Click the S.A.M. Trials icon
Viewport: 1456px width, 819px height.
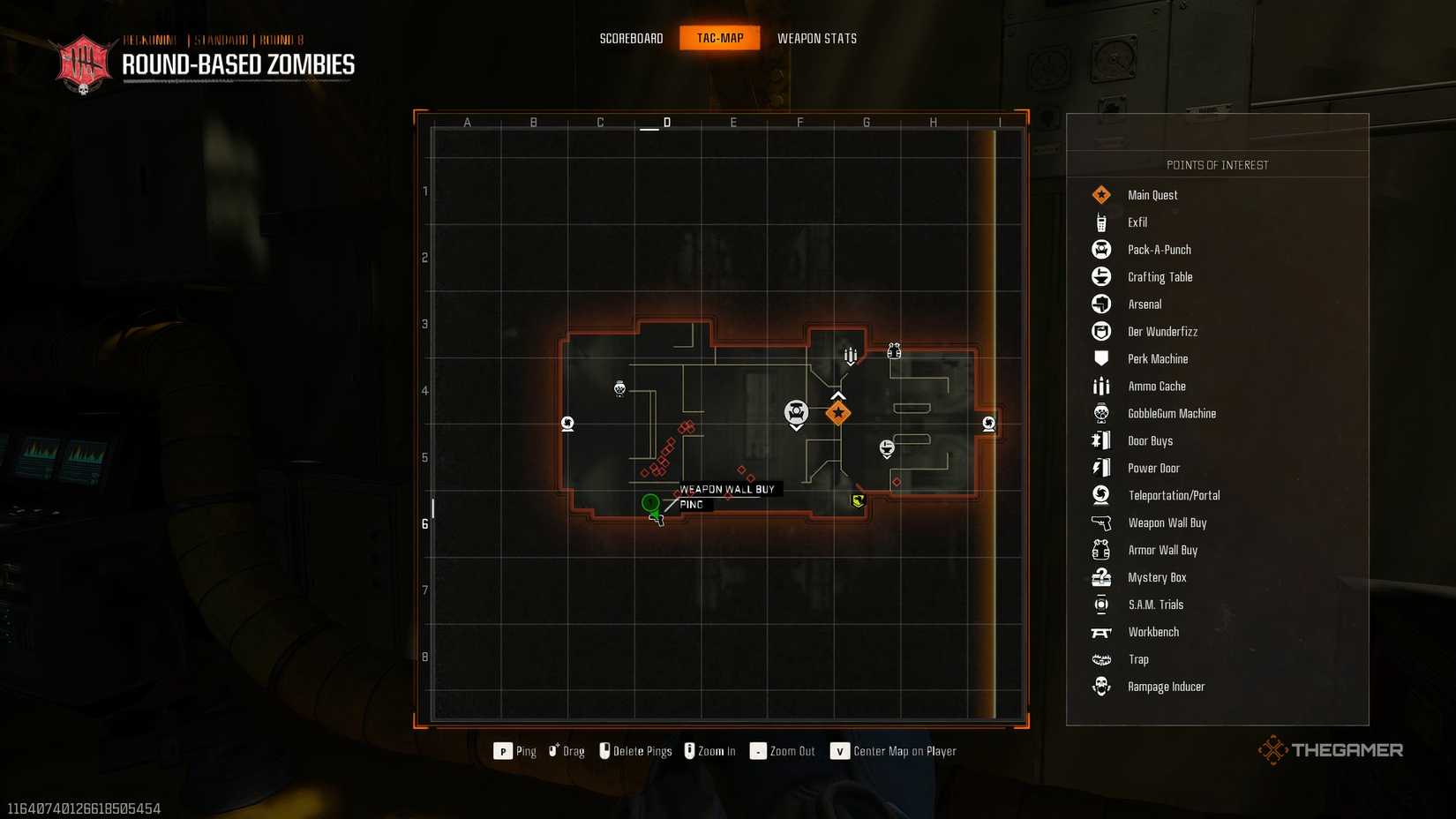[1101, 604]
